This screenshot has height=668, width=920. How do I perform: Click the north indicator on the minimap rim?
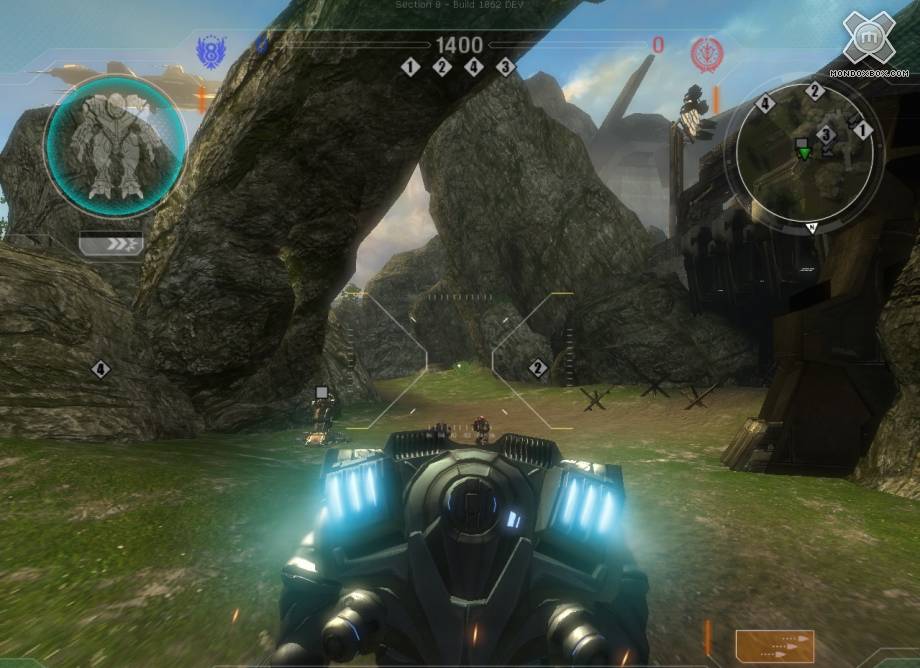point(810,227)
